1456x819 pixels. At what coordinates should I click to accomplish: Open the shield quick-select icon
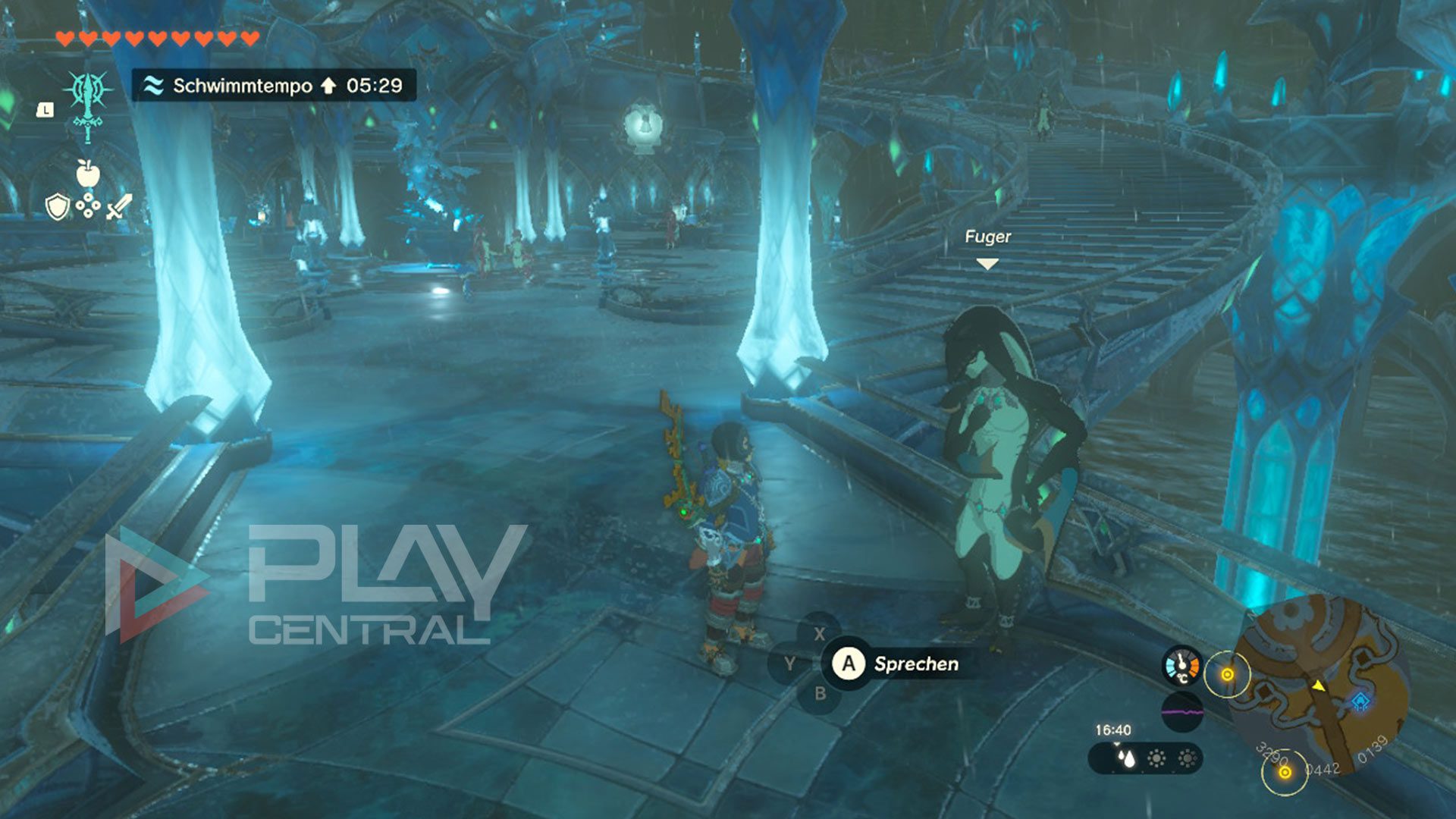click(x=58, y=206)
